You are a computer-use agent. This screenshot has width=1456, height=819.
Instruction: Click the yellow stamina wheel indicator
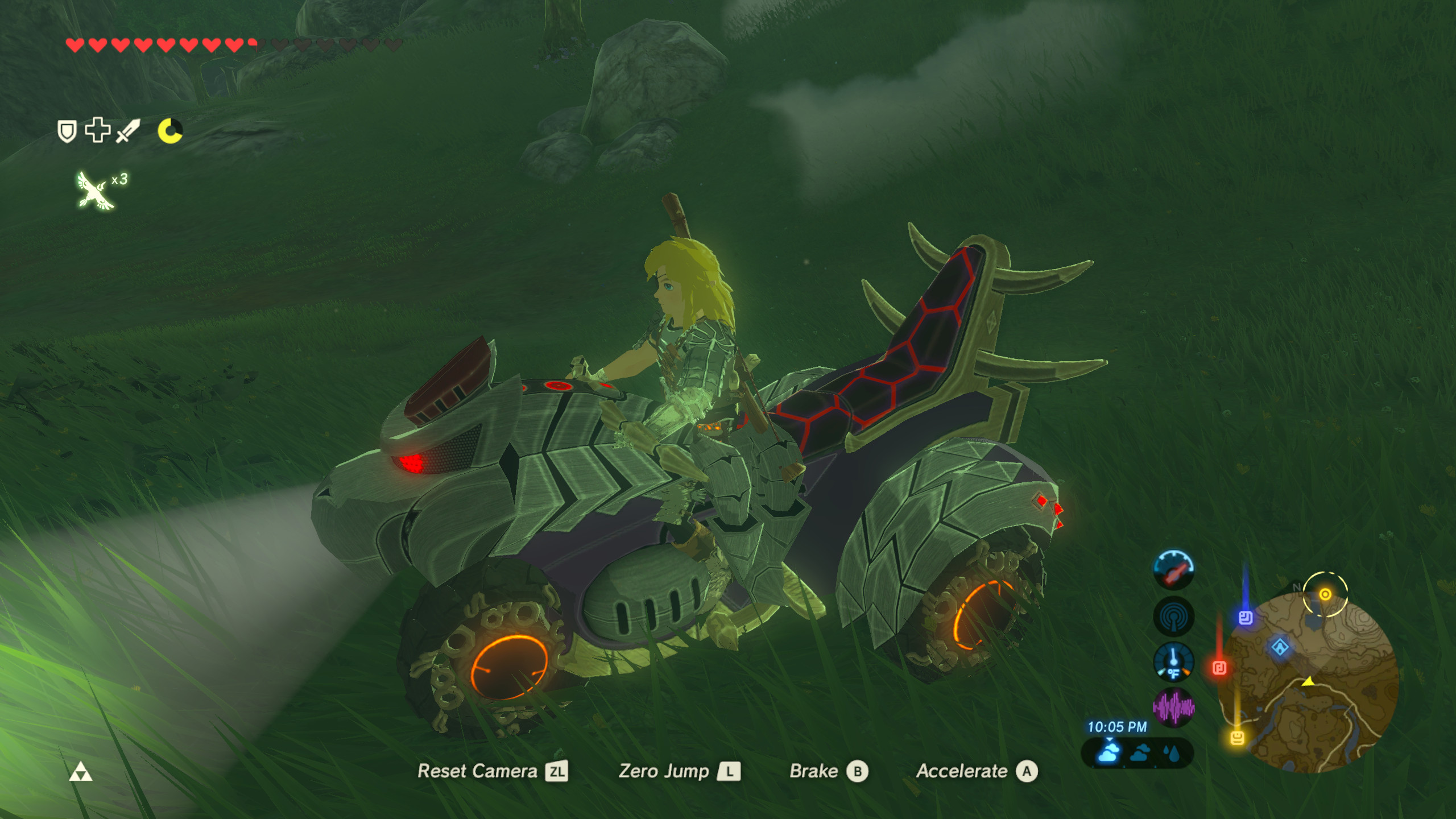[x=171, y=132]
